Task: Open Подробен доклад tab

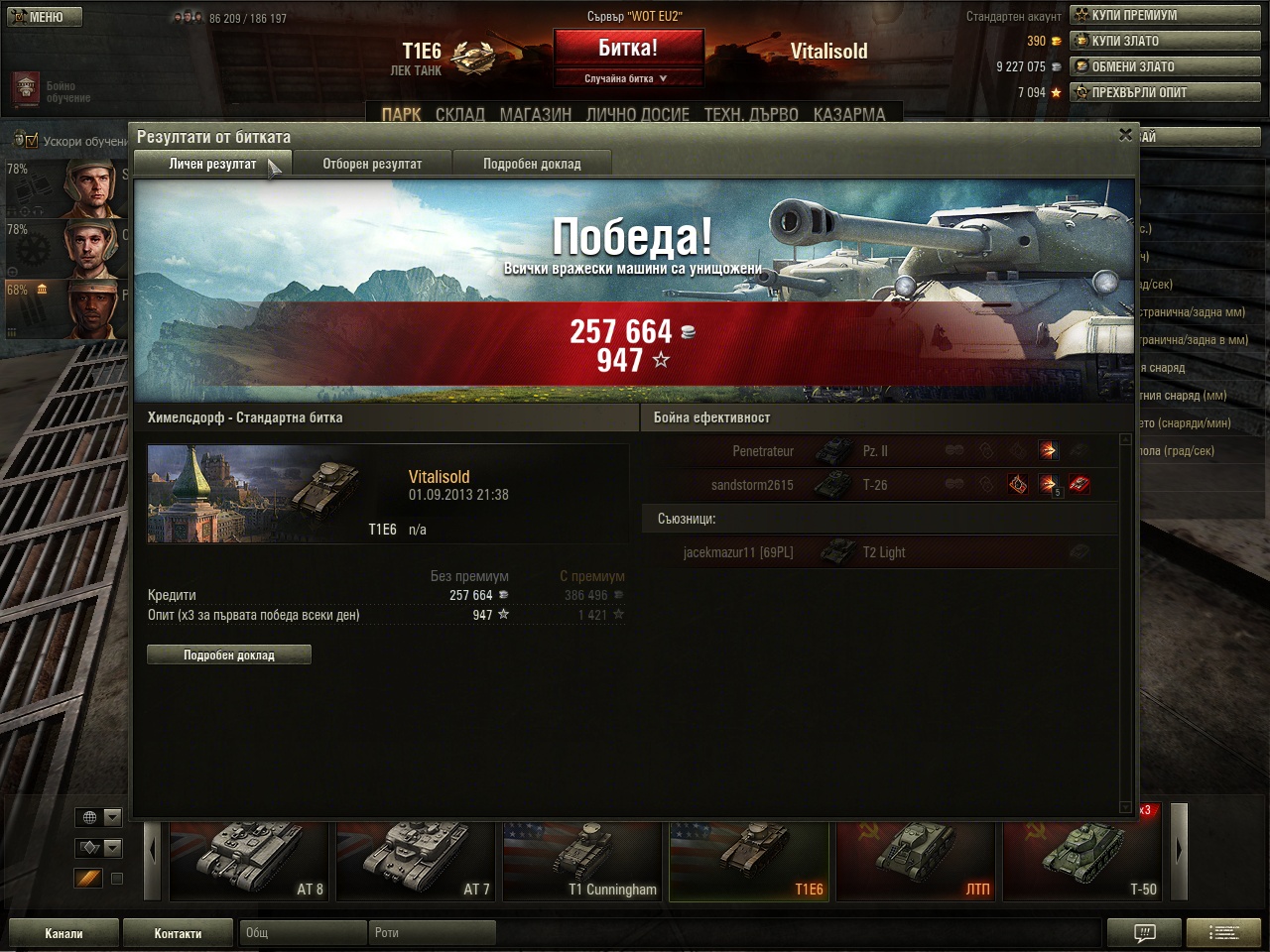Action: click(x=532, y=164)
